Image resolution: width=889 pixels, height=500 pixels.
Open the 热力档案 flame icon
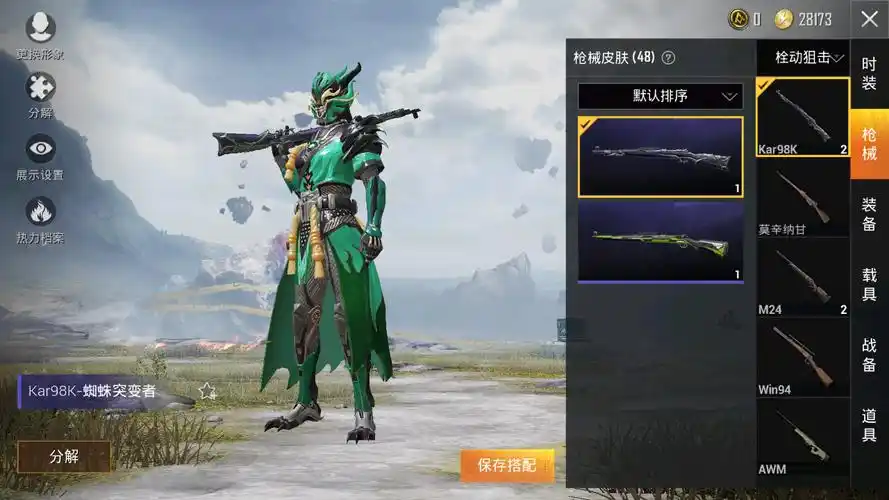(41, 212)
